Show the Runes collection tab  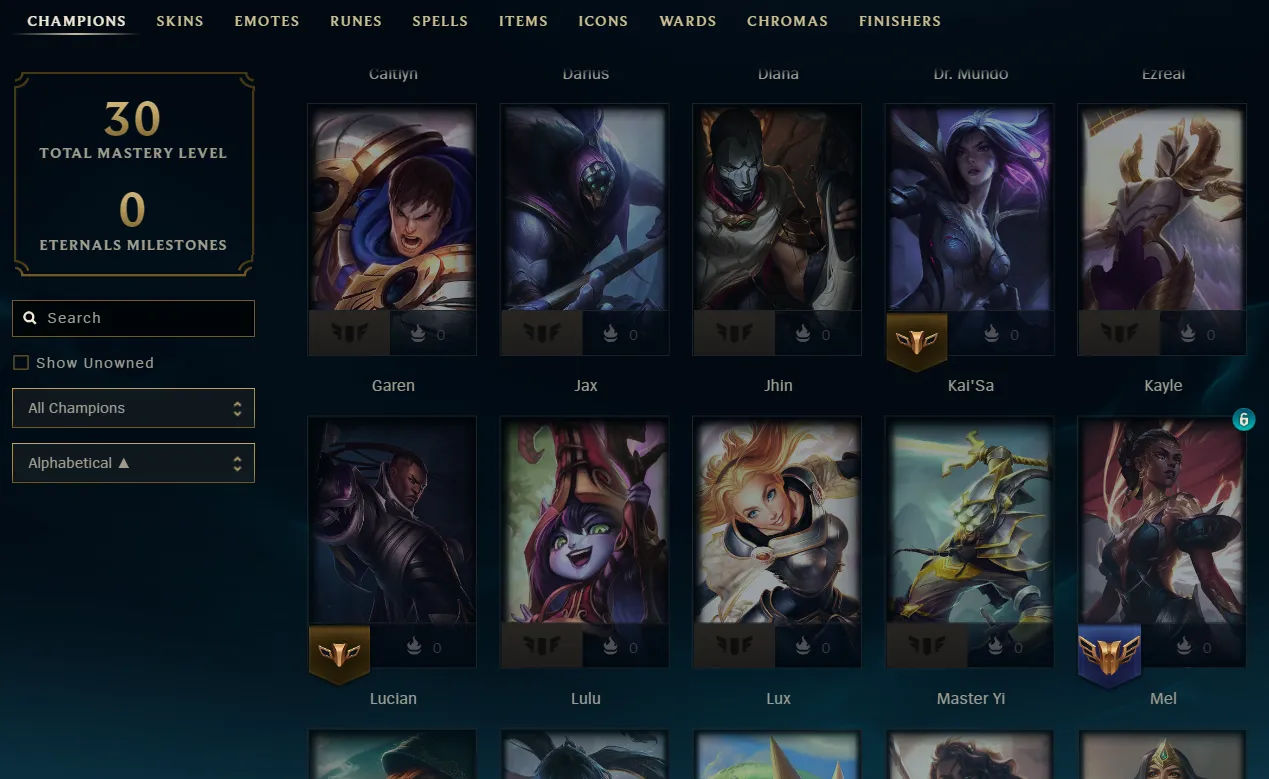pos(356,21)
